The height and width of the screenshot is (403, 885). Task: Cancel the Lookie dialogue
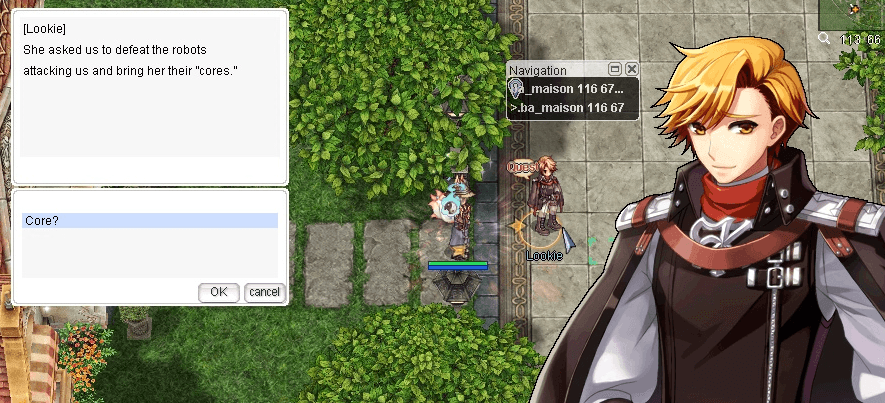tap(265, 292)
